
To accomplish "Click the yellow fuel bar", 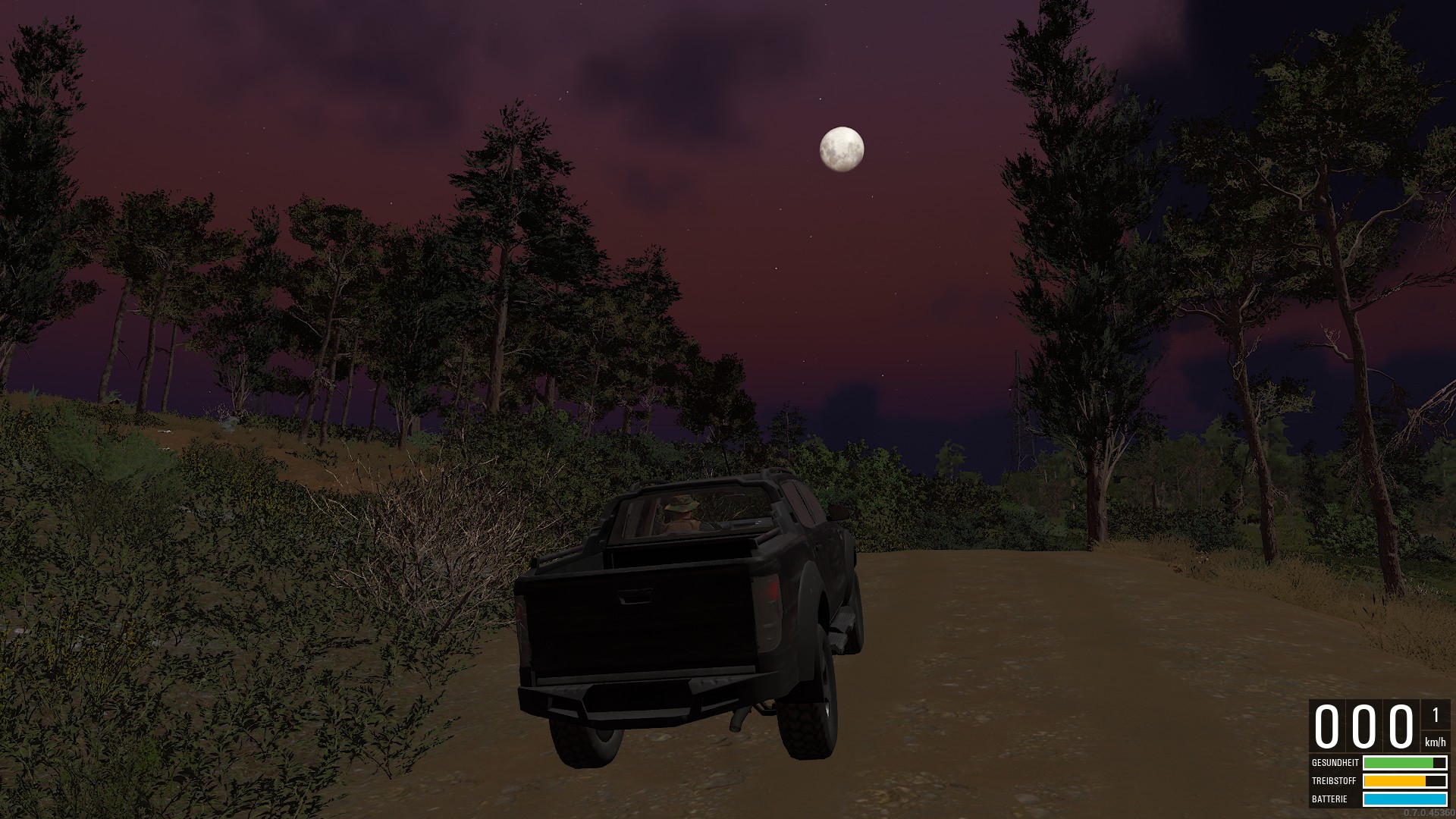I will 1395,782.
